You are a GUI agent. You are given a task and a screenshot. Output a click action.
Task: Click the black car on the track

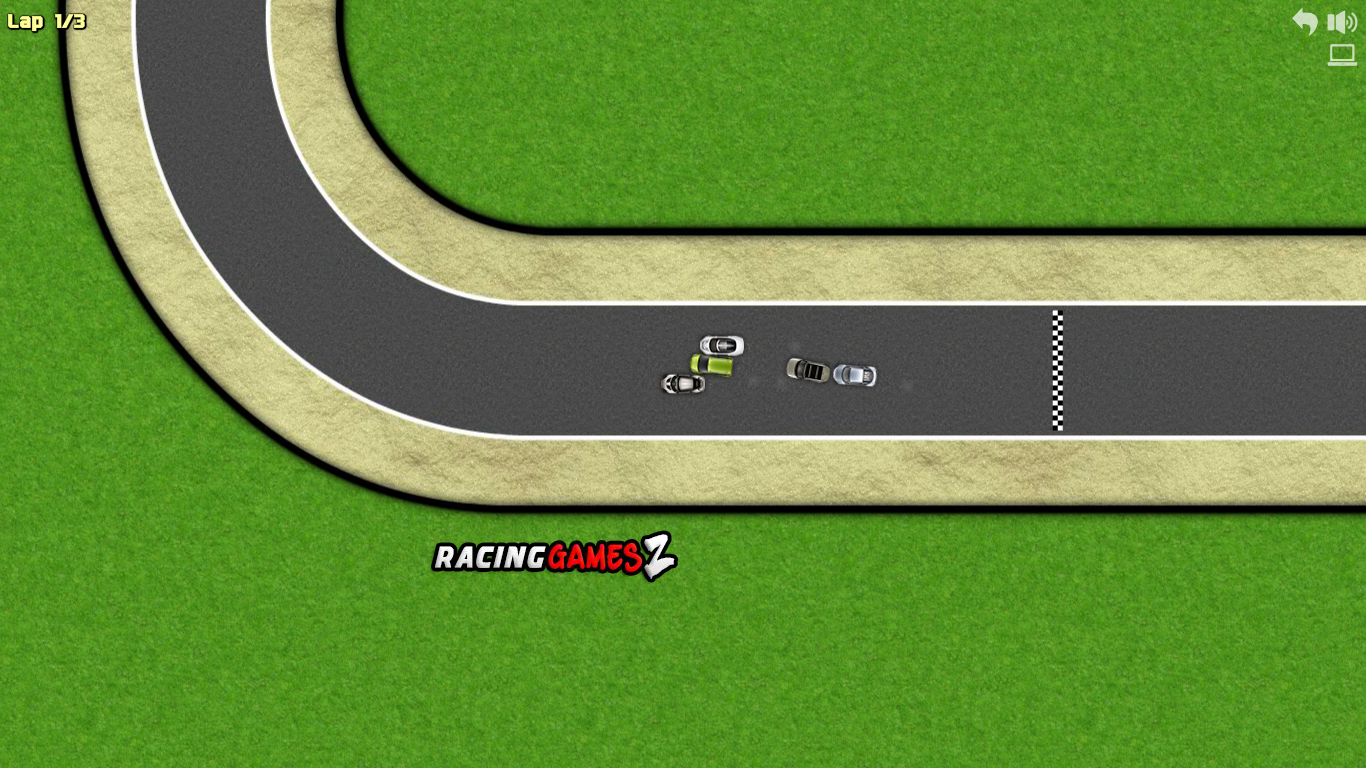point(806,371)
